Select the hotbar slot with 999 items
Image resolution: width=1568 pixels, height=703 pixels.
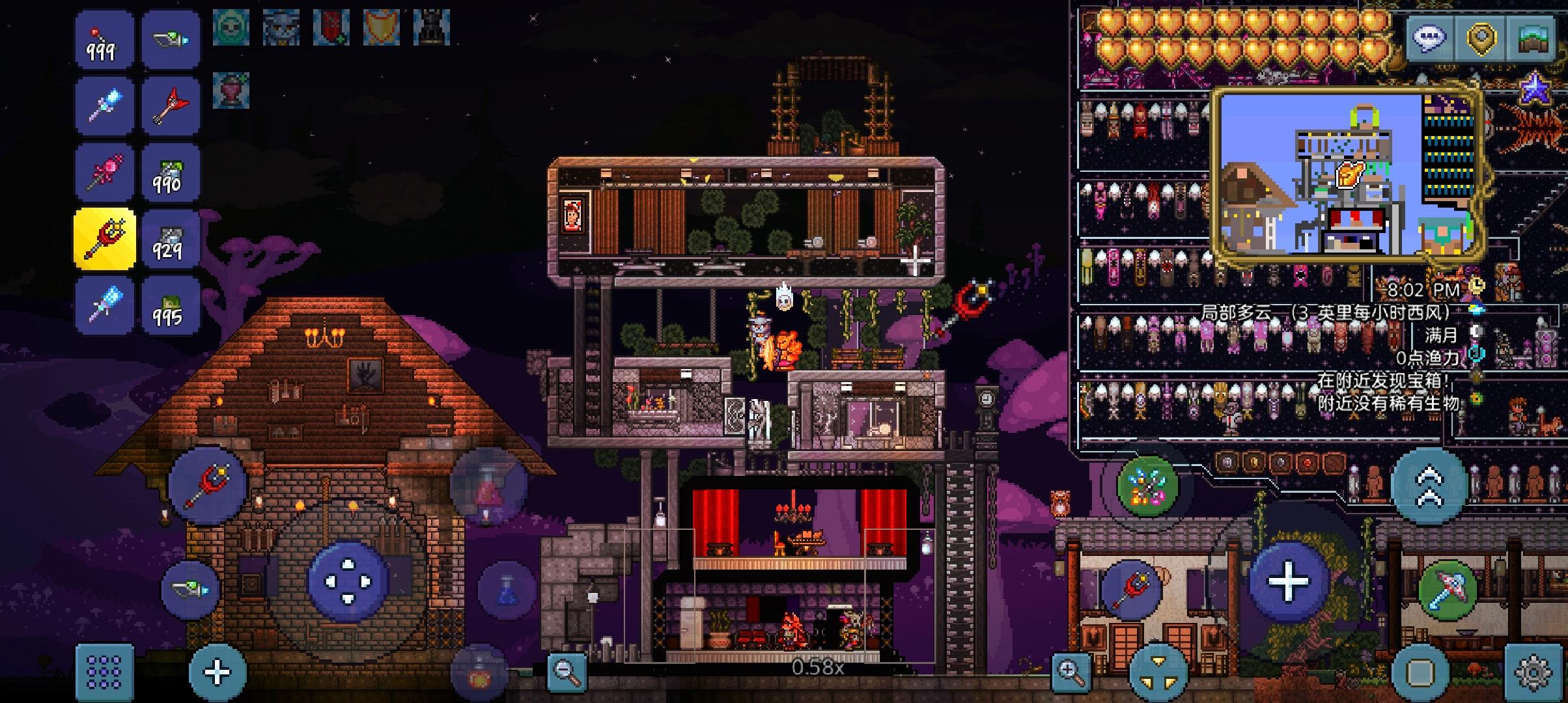point(105,40)
